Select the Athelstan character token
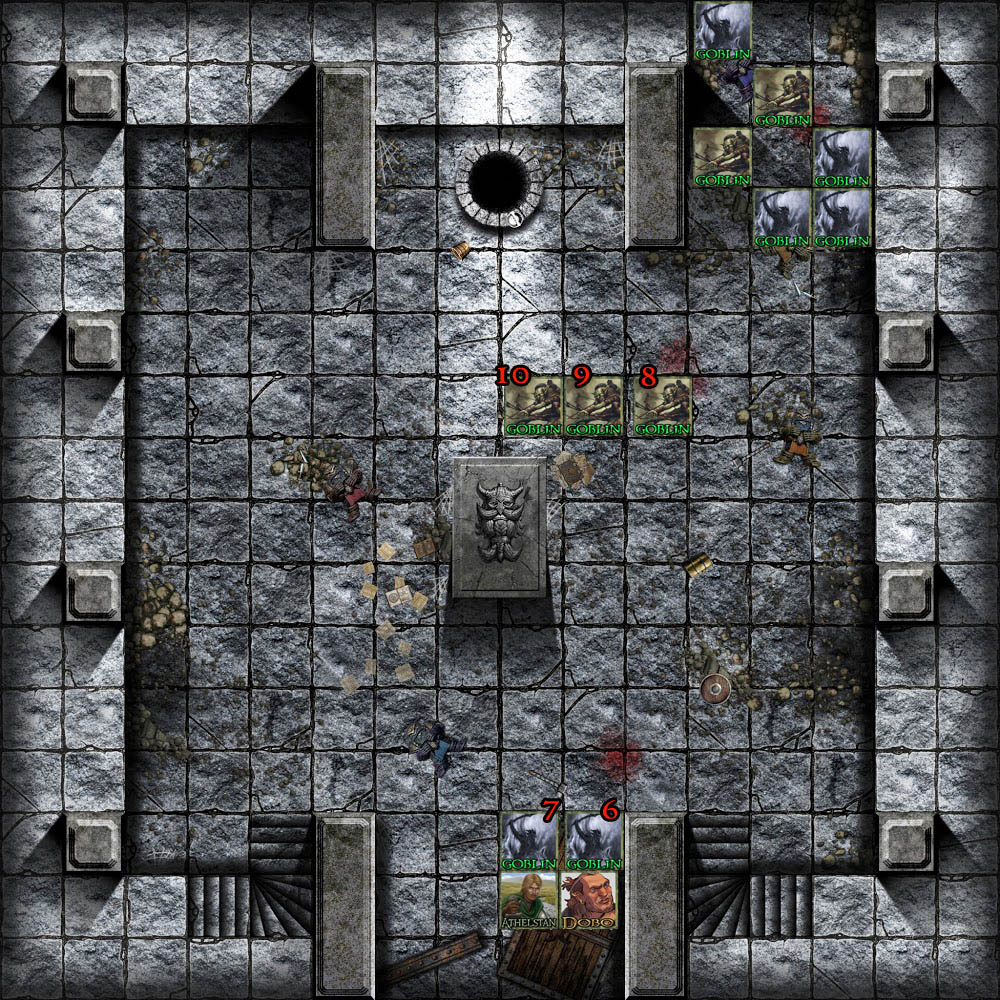Image resolution: width=1000 pixels, height=1000 pixels. [529, 902]
